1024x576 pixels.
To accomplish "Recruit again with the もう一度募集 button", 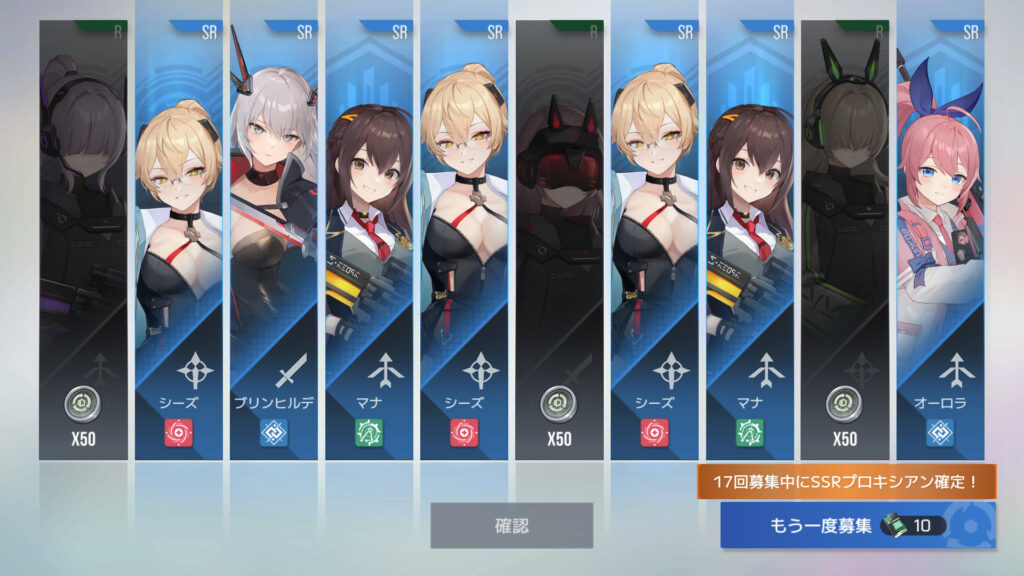I will pyautogui.click(x=857, y=525).
